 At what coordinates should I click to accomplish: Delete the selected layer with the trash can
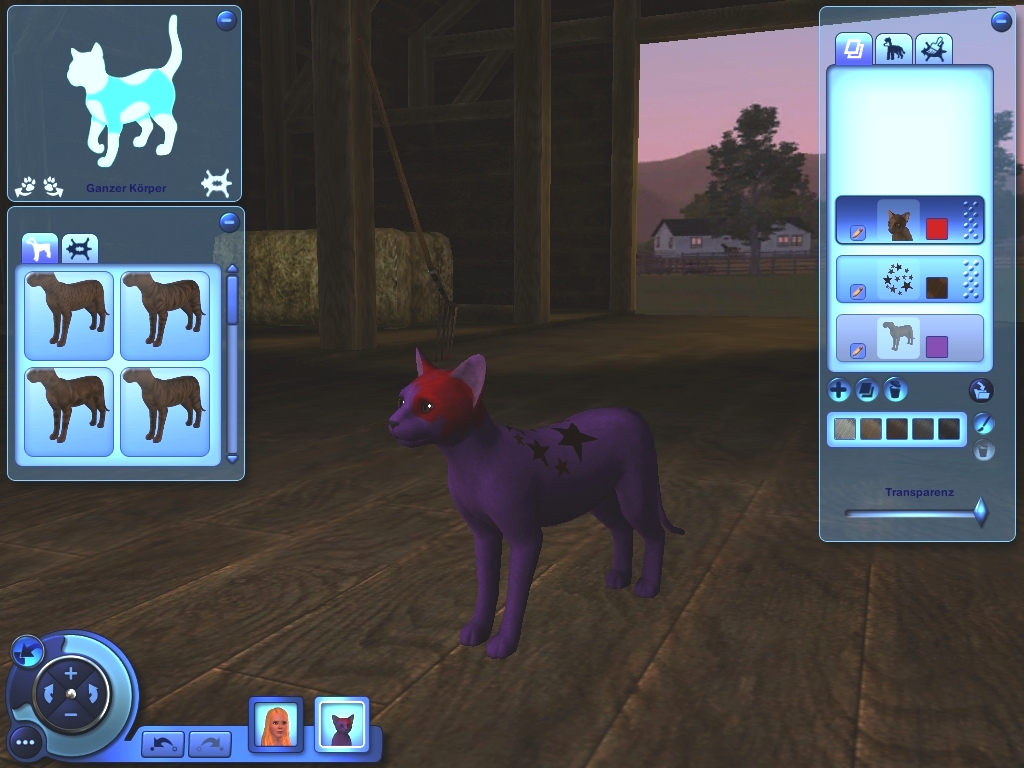click(x=896, y=390)
